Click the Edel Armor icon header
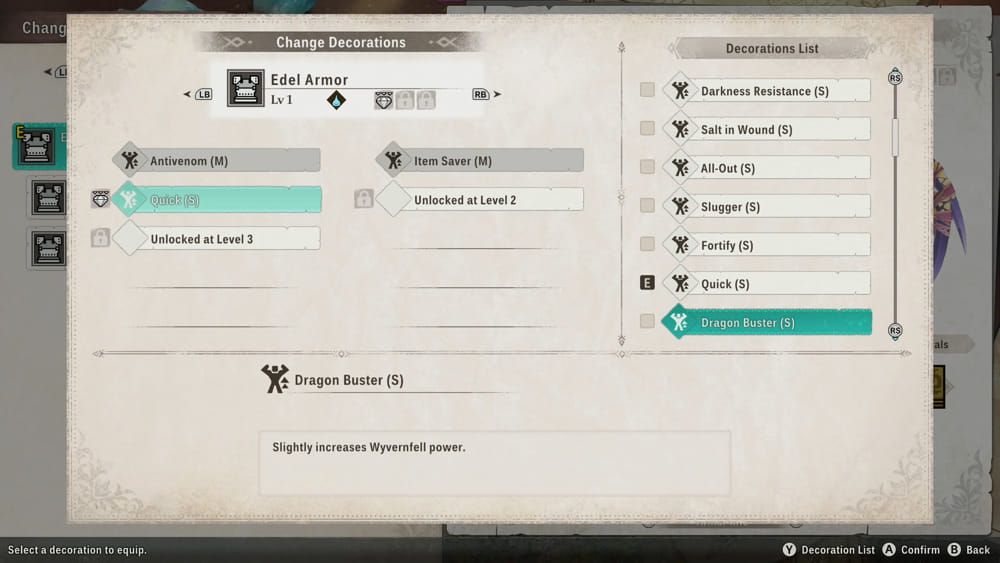This screenshot has height=563, width=1000. tap(246, 88)
